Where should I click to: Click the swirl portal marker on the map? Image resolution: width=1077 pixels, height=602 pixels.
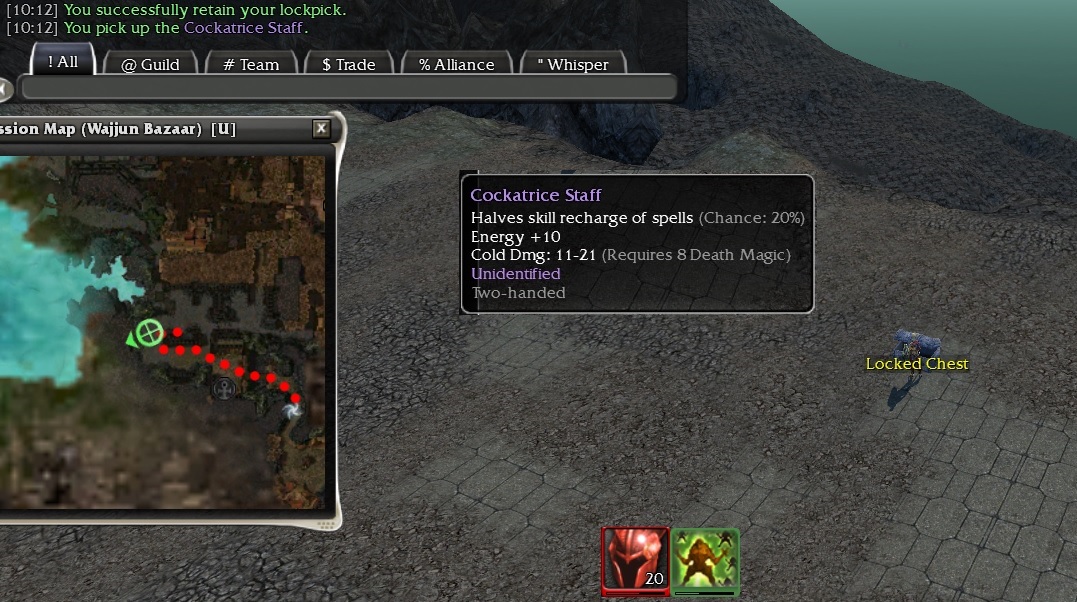click(292, 410)
